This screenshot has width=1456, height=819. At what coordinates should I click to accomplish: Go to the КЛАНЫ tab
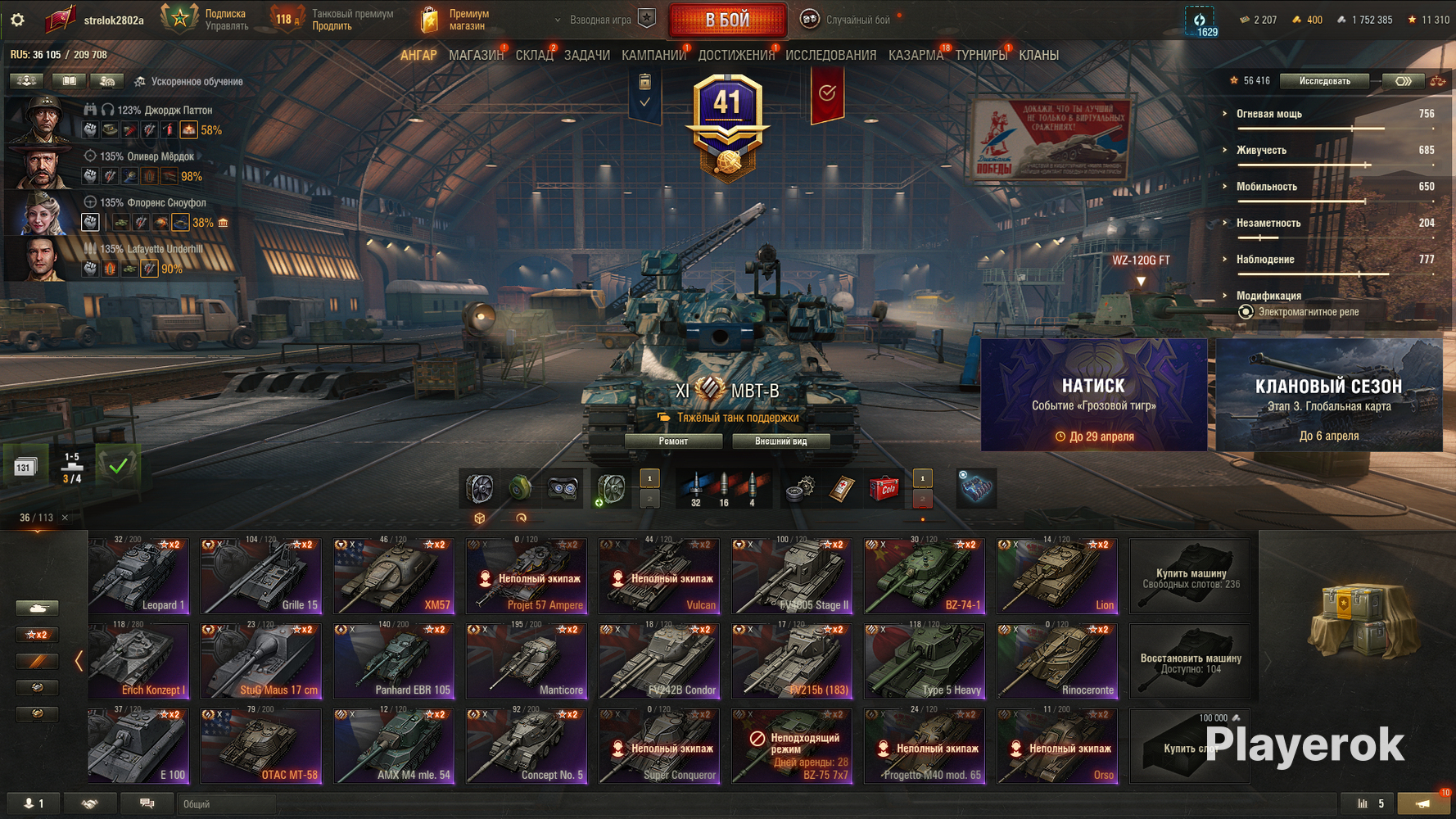point(1038,55)
